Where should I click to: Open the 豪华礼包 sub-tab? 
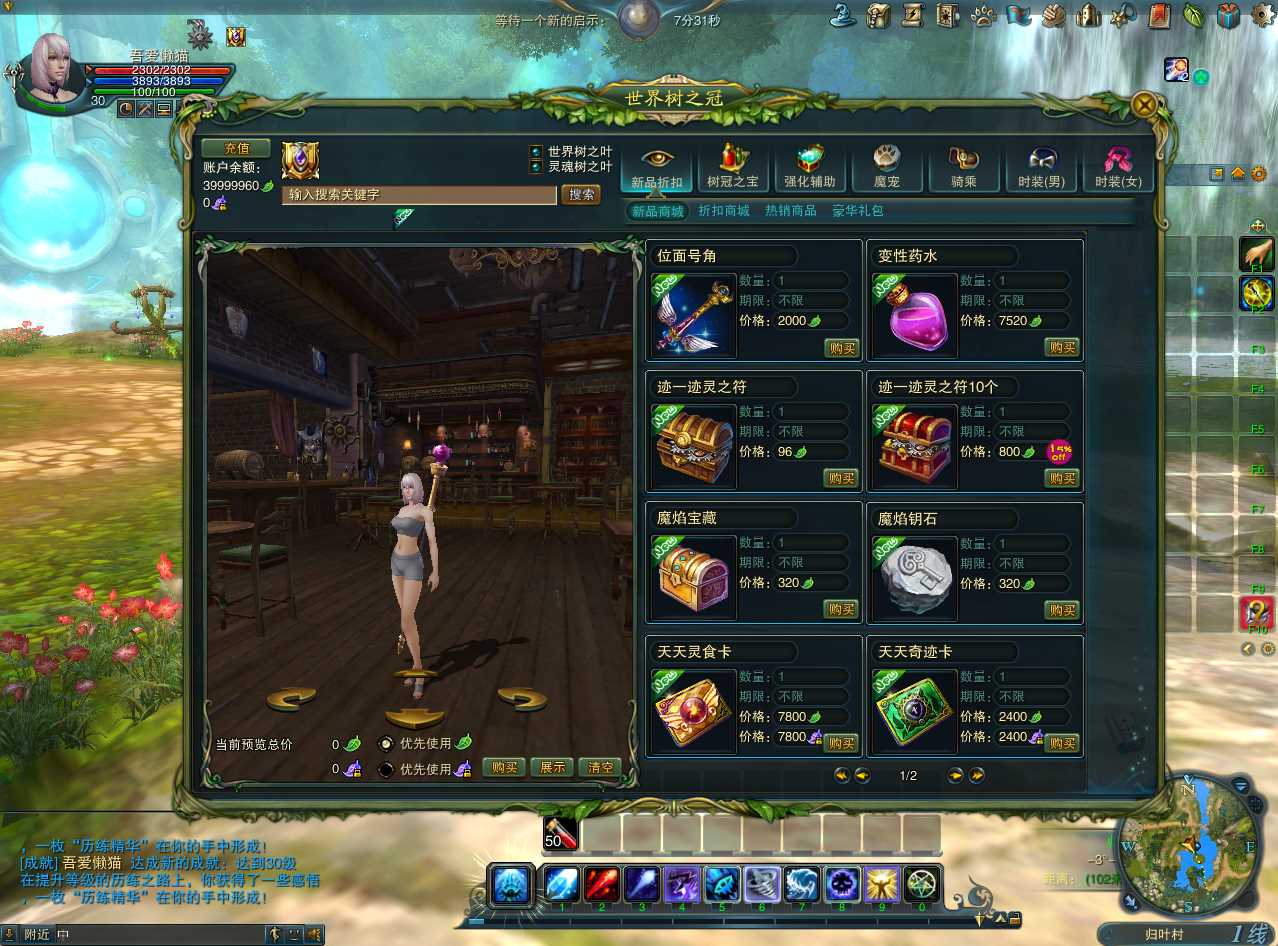point(858,211)
